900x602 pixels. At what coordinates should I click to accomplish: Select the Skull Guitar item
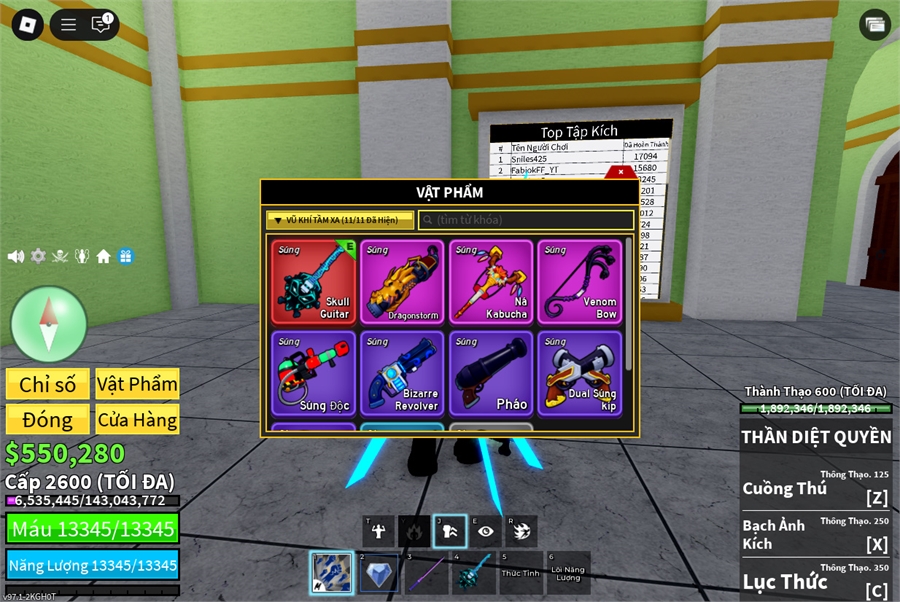point(313,281)
